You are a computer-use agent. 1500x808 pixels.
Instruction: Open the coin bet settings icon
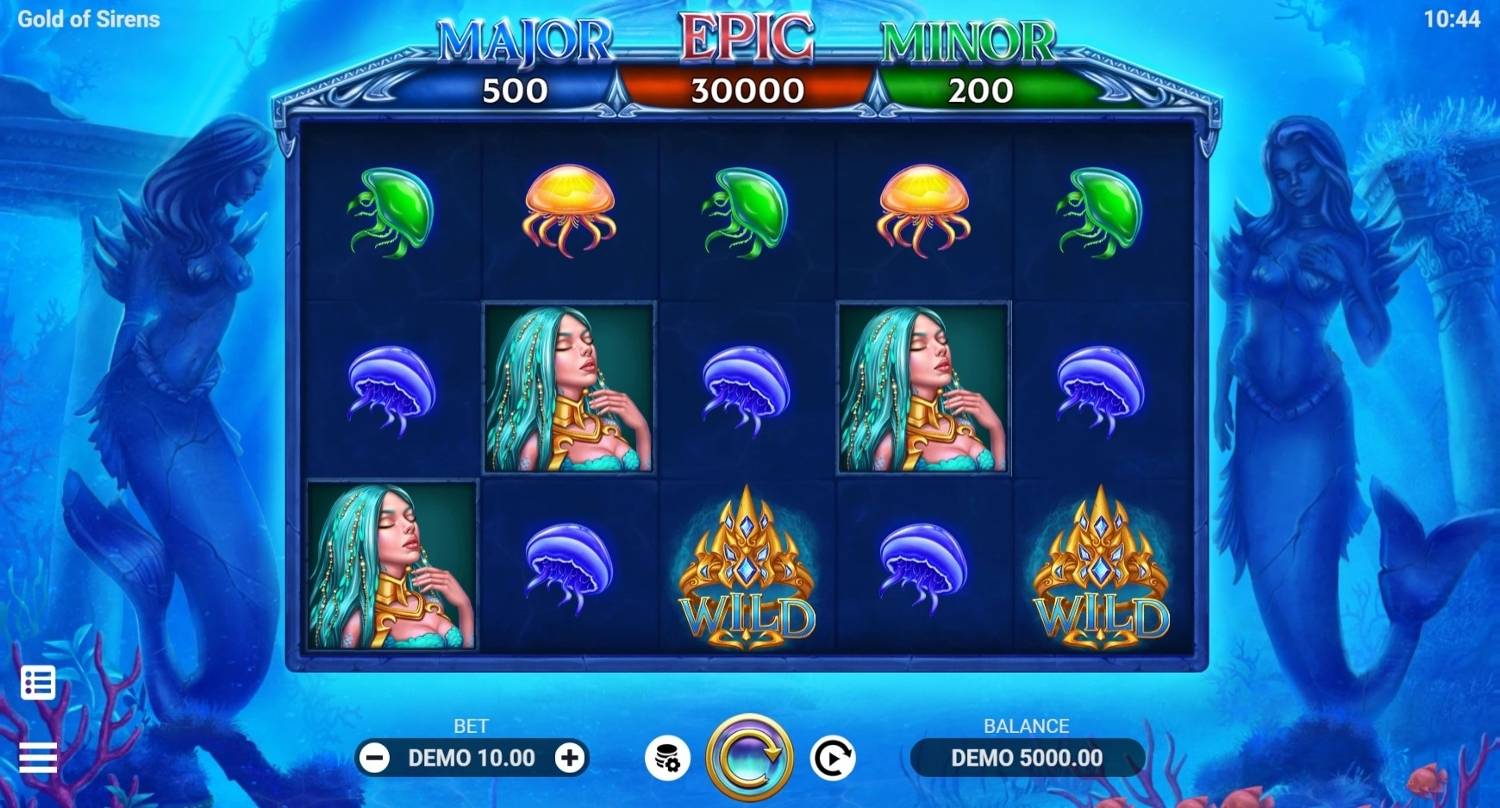pyautogui.click(x=667, y=759)
